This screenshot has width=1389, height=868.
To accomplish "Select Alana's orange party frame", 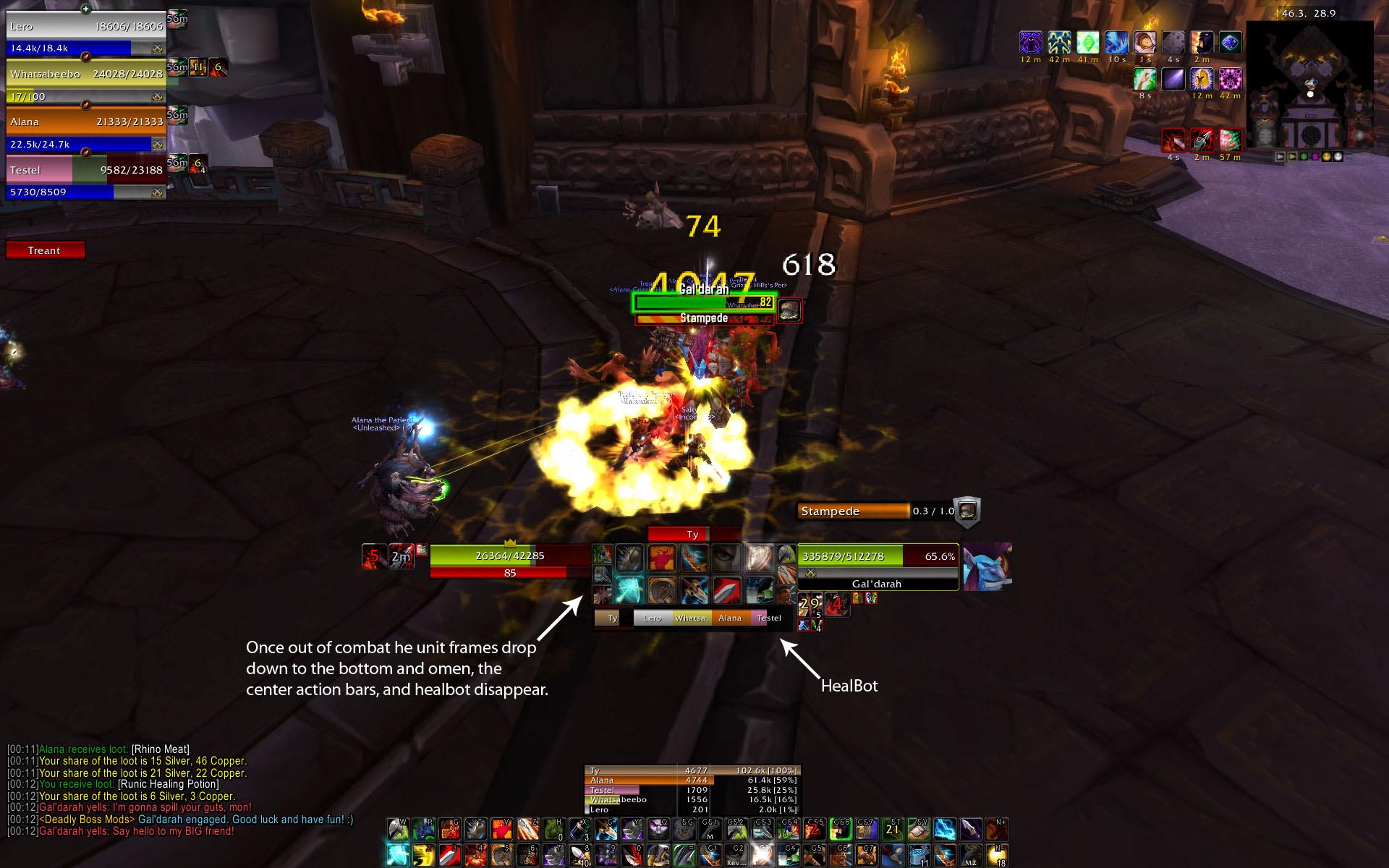I will pyautogui.click(x=85, y=122).
